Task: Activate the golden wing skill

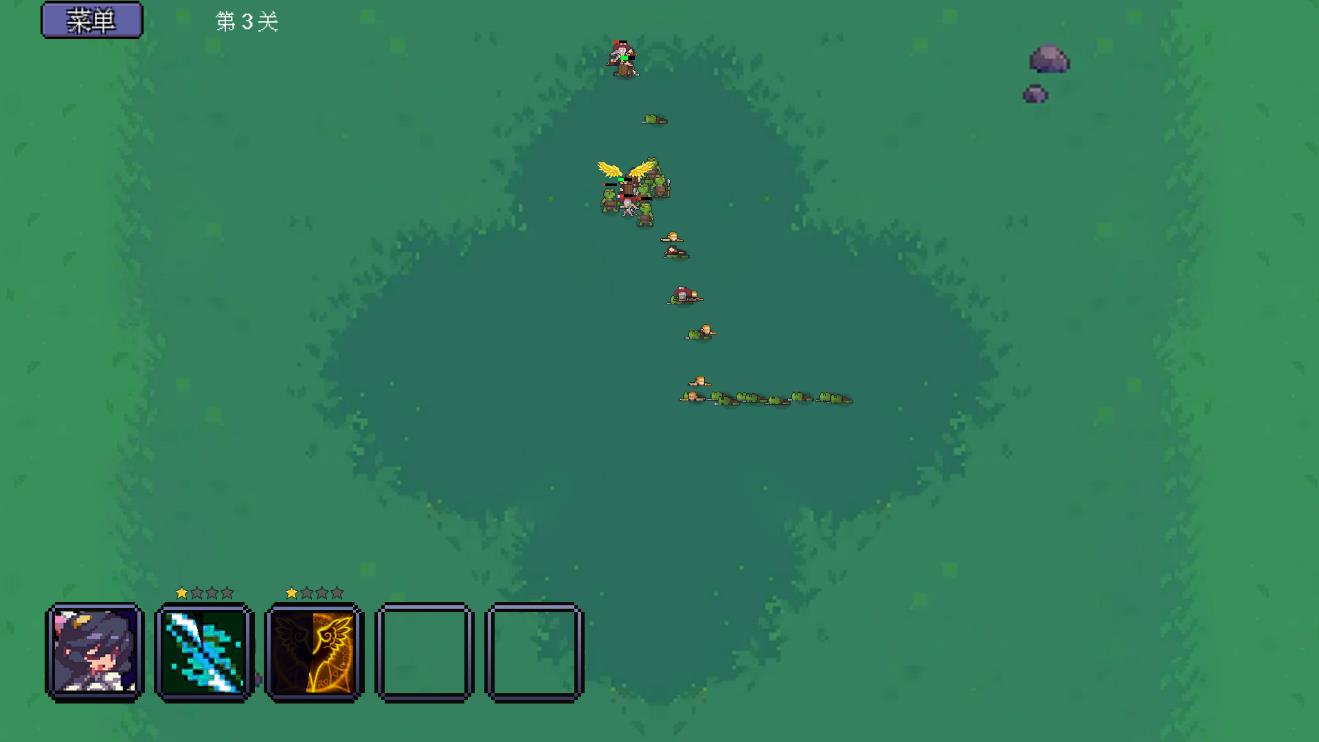Action: (315, 652)
